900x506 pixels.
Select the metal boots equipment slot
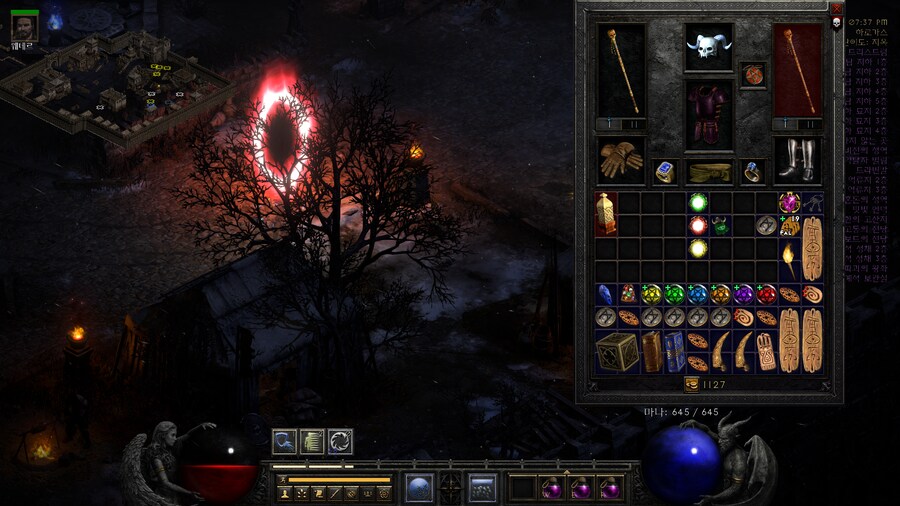(797, 159)
